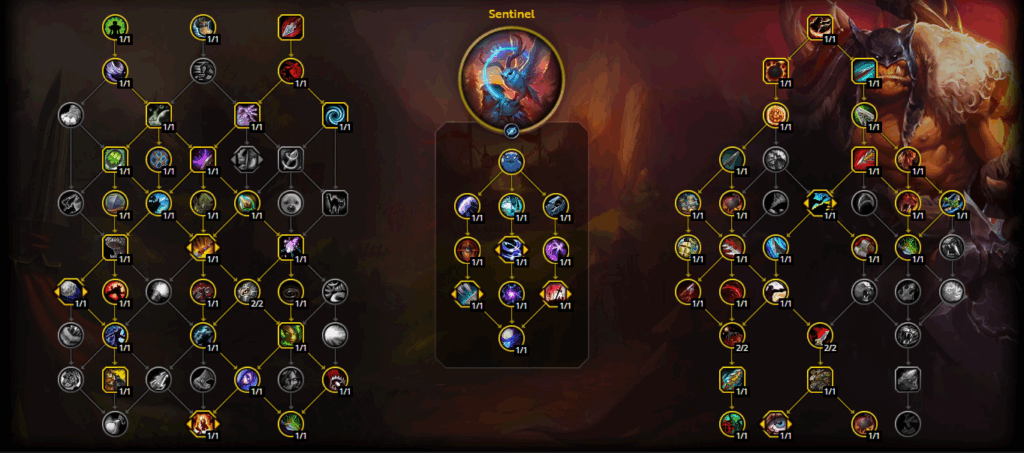Activate the blue vortex swirl talent

[x=335, y=115]
